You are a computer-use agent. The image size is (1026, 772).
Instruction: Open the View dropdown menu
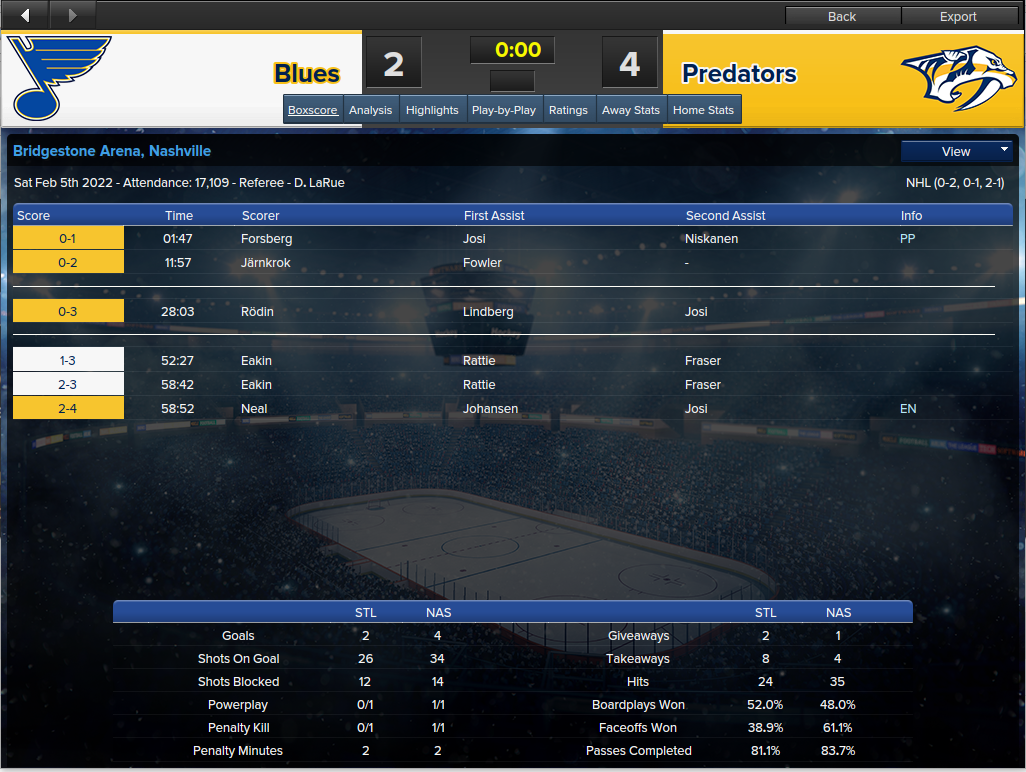957,151
